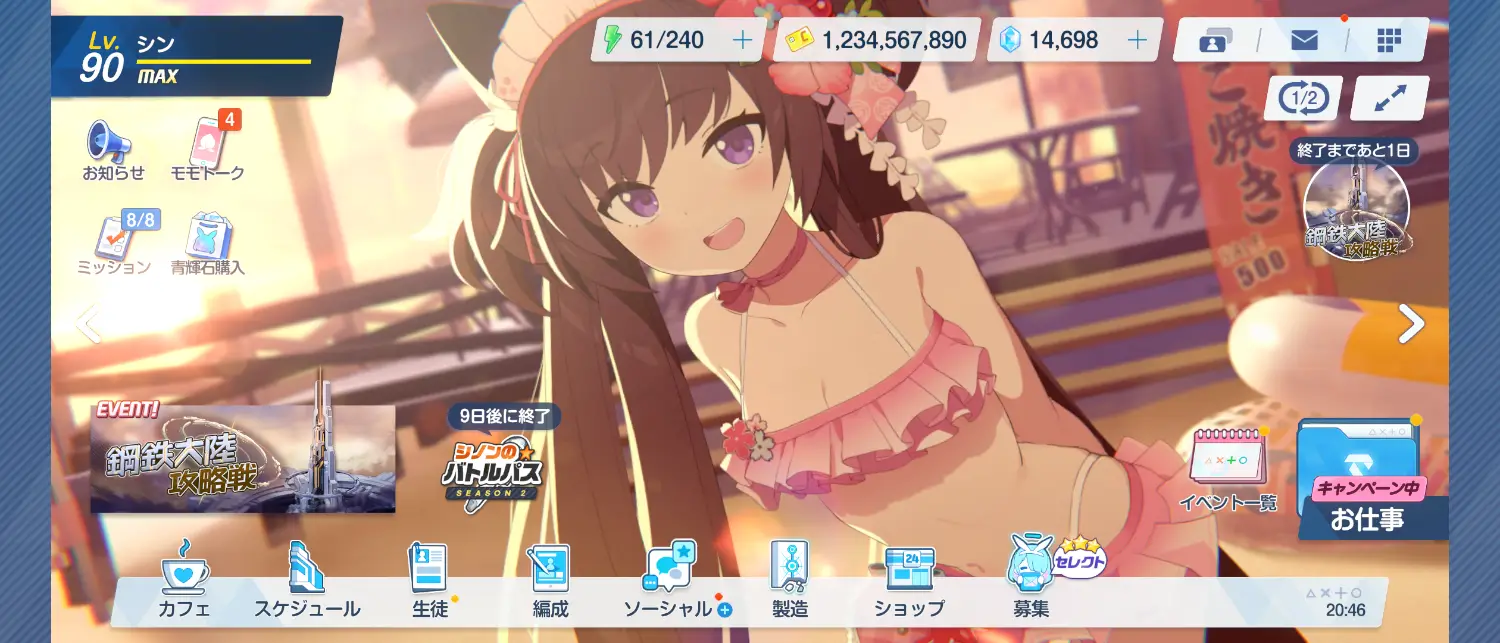Open the イベント一覧 event list calendar
The width and height of the screenshot is (1500, 643).
(1227, 466)
